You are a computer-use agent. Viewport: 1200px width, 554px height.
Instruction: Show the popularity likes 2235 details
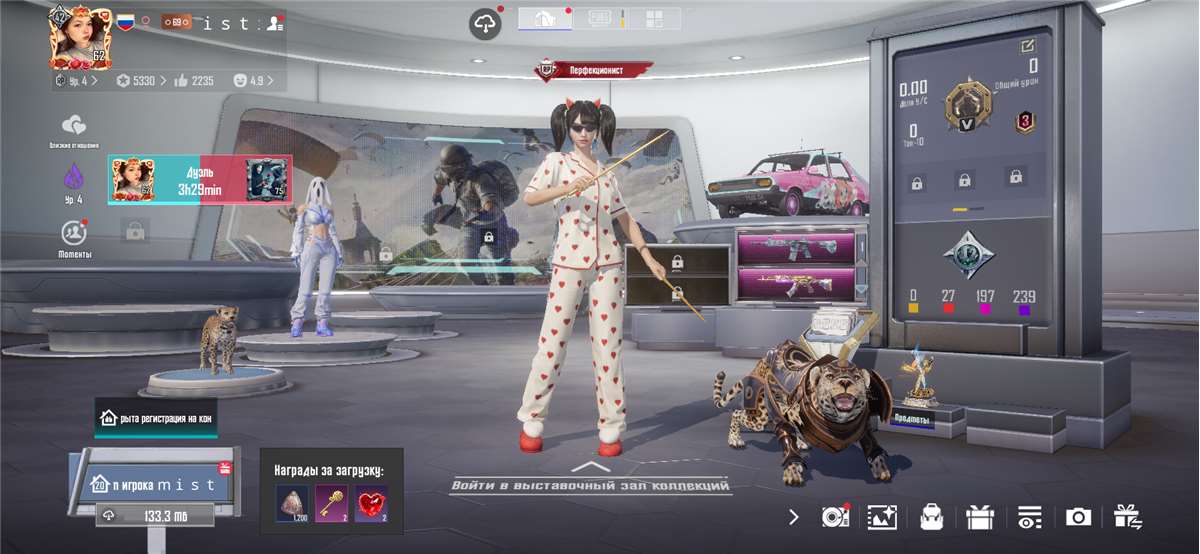click(x=195, y=80)
